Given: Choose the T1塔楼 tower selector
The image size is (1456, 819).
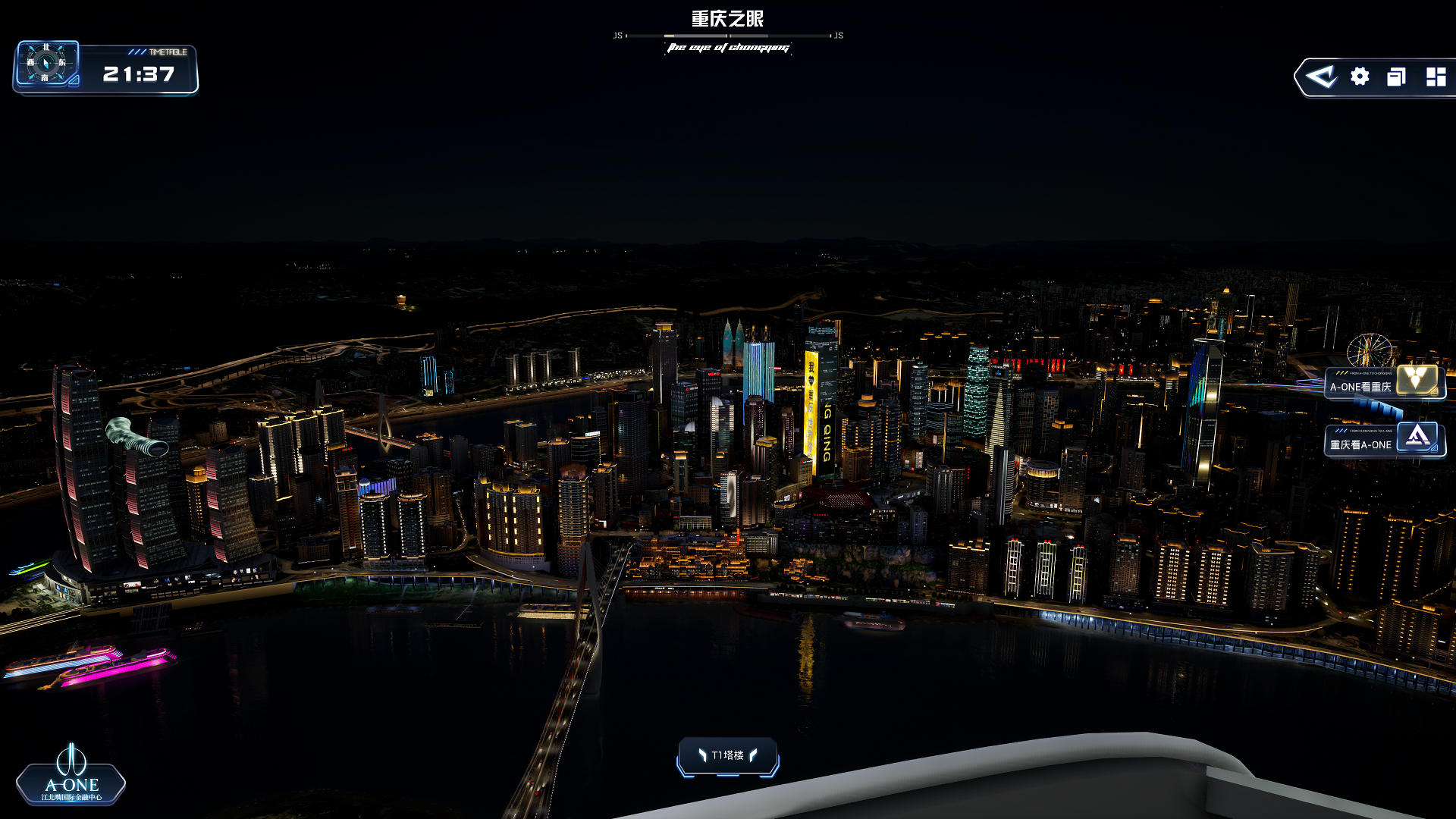Looking at the screenshot, I should (728, 755).
